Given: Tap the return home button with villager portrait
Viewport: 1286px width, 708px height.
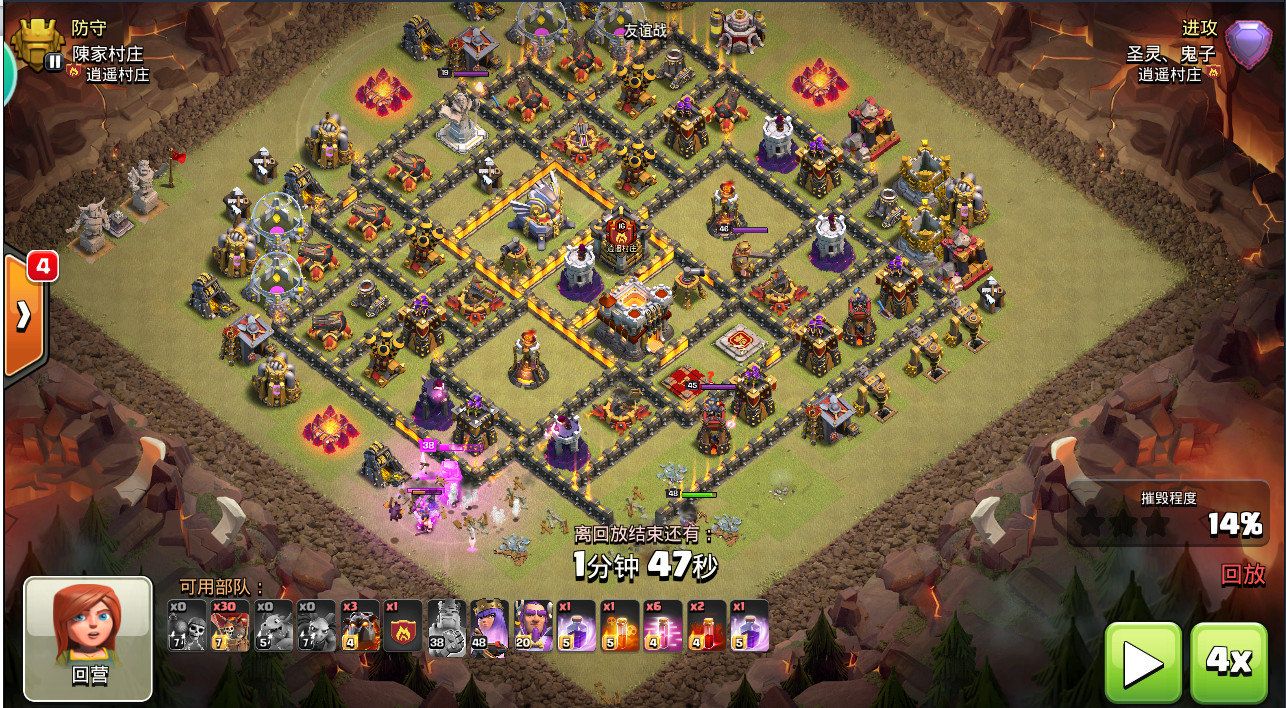Looking at the screenshot, I should (x=88, y=638).
